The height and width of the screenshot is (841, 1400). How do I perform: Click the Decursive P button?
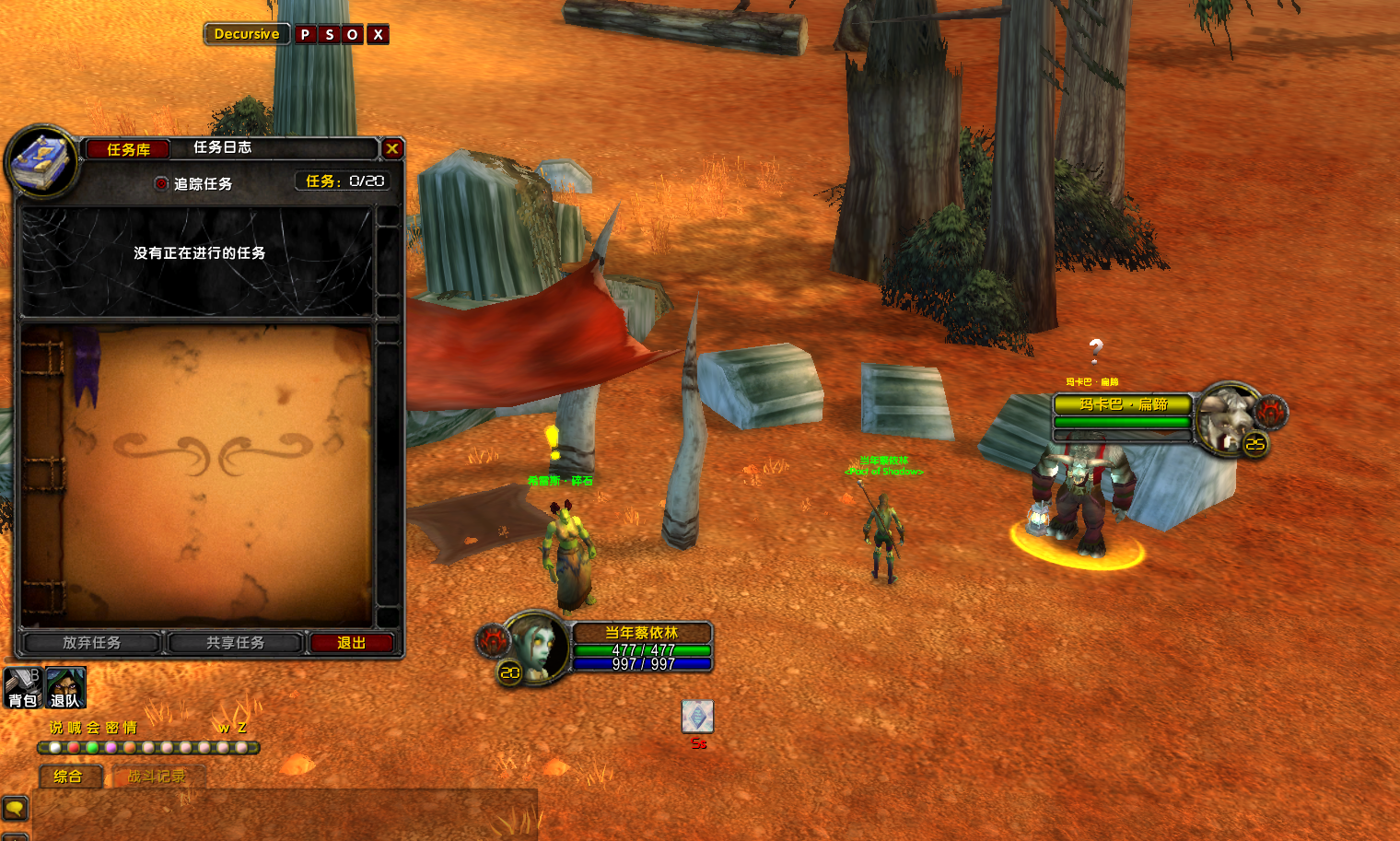click(305, 34)
